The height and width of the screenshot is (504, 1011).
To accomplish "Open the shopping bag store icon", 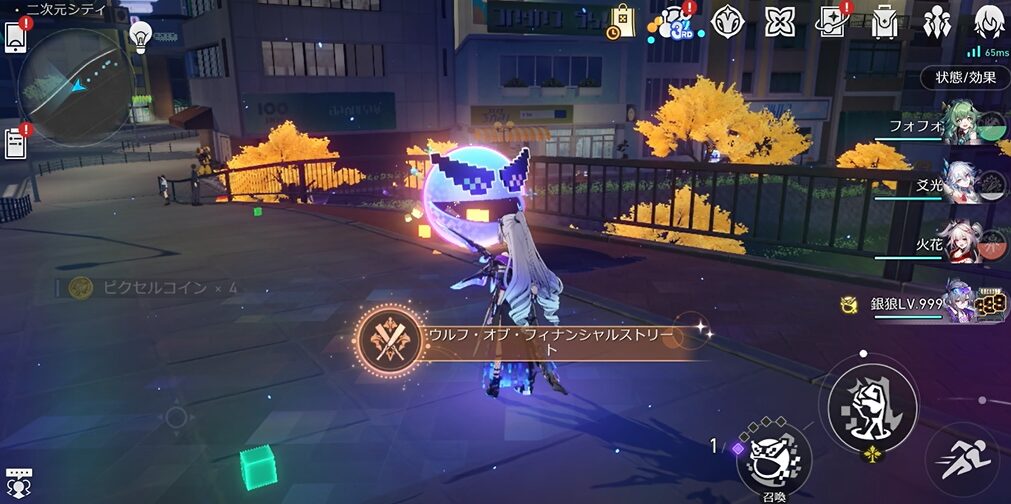I will coord(622,19).
